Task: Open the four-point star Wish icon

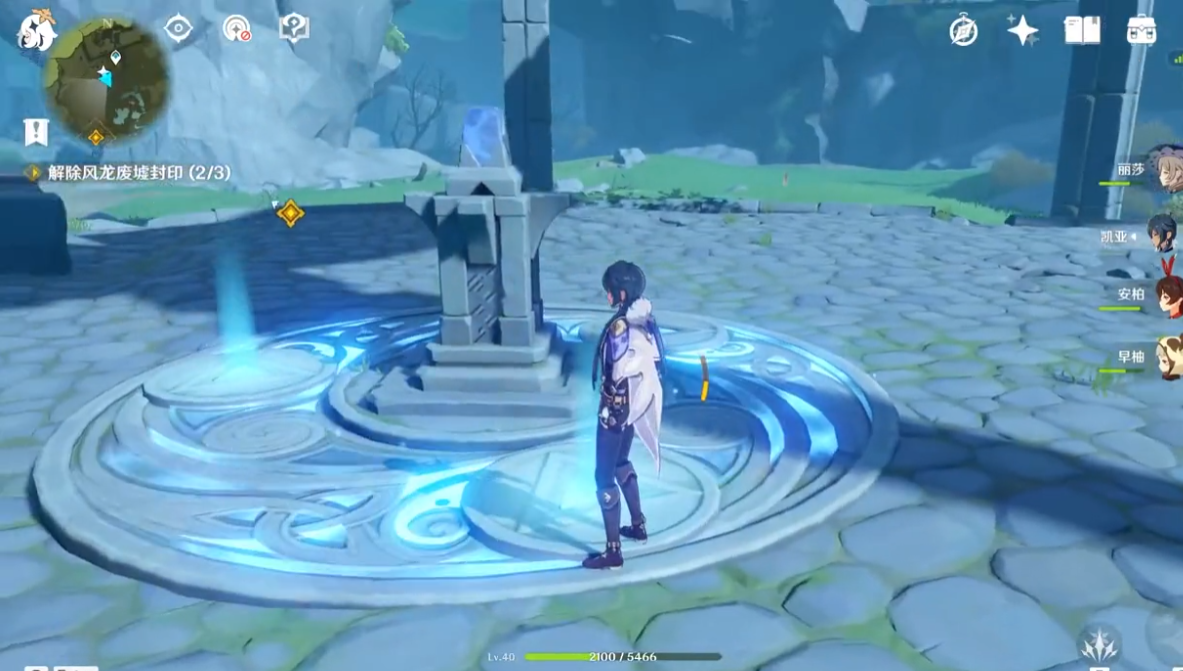Action: pyautogui.click(x=1022, y=31)
